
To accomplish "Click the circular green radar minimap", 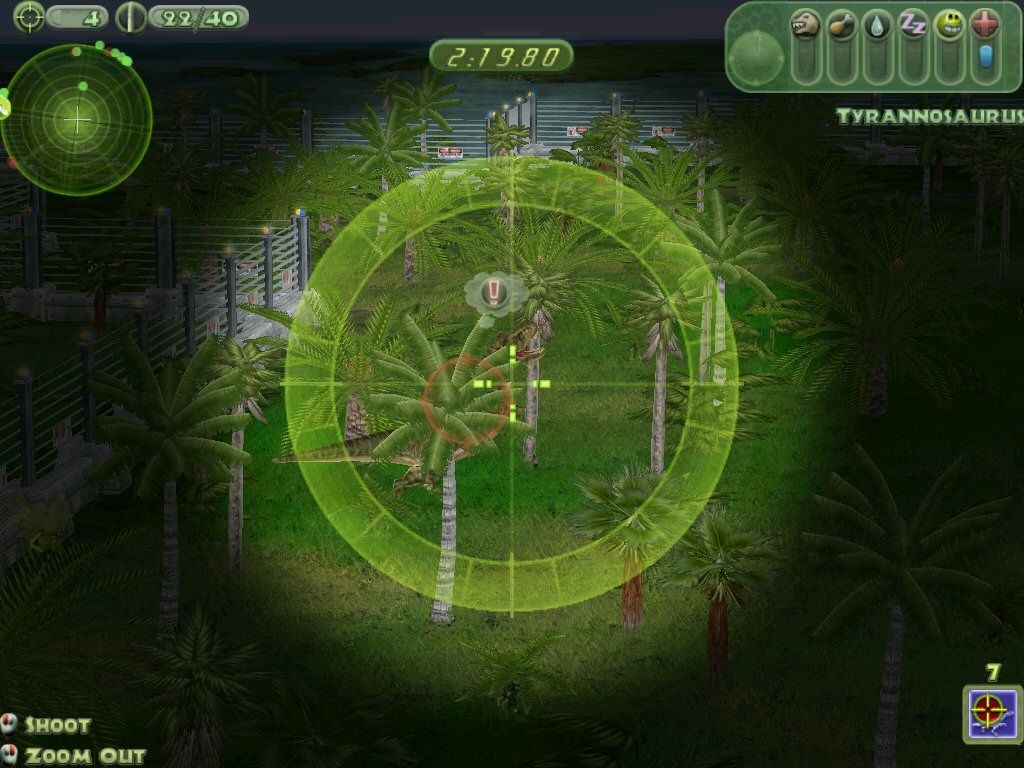I will [77, 119].
